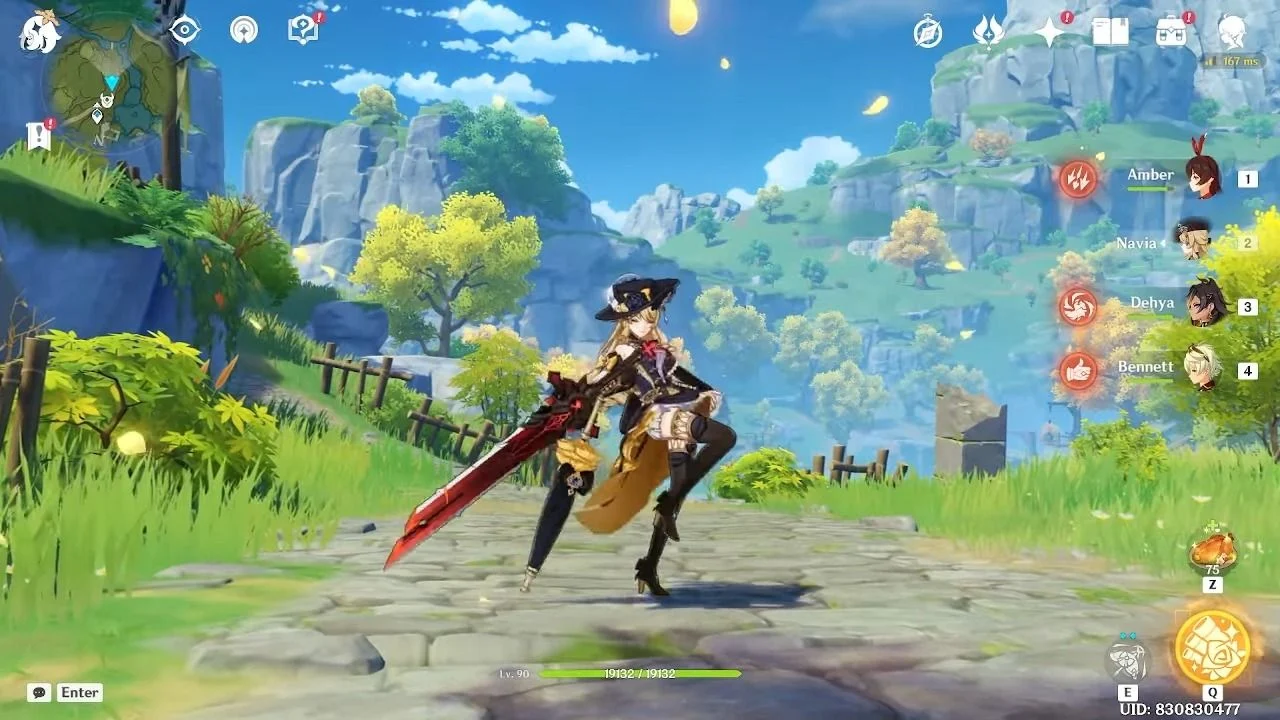Open the quest notice banner on the left

(x=38, y=136)
